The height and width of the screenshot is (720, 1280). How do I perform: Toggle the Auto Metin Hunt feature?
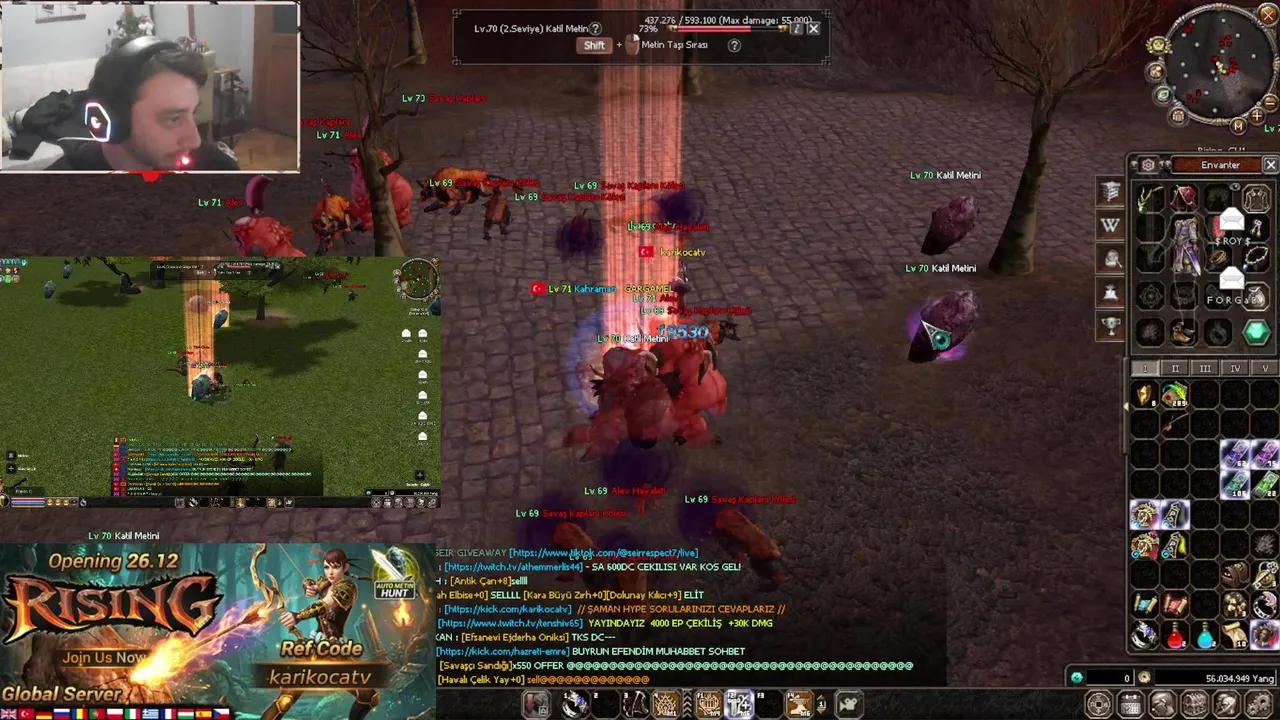(393, 590)
